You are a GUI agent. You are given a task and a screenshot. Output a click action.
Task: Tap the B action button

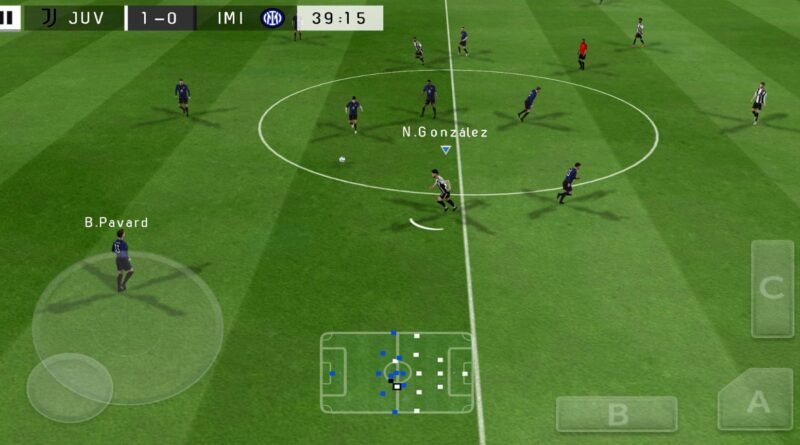click(x=616, y=414)
